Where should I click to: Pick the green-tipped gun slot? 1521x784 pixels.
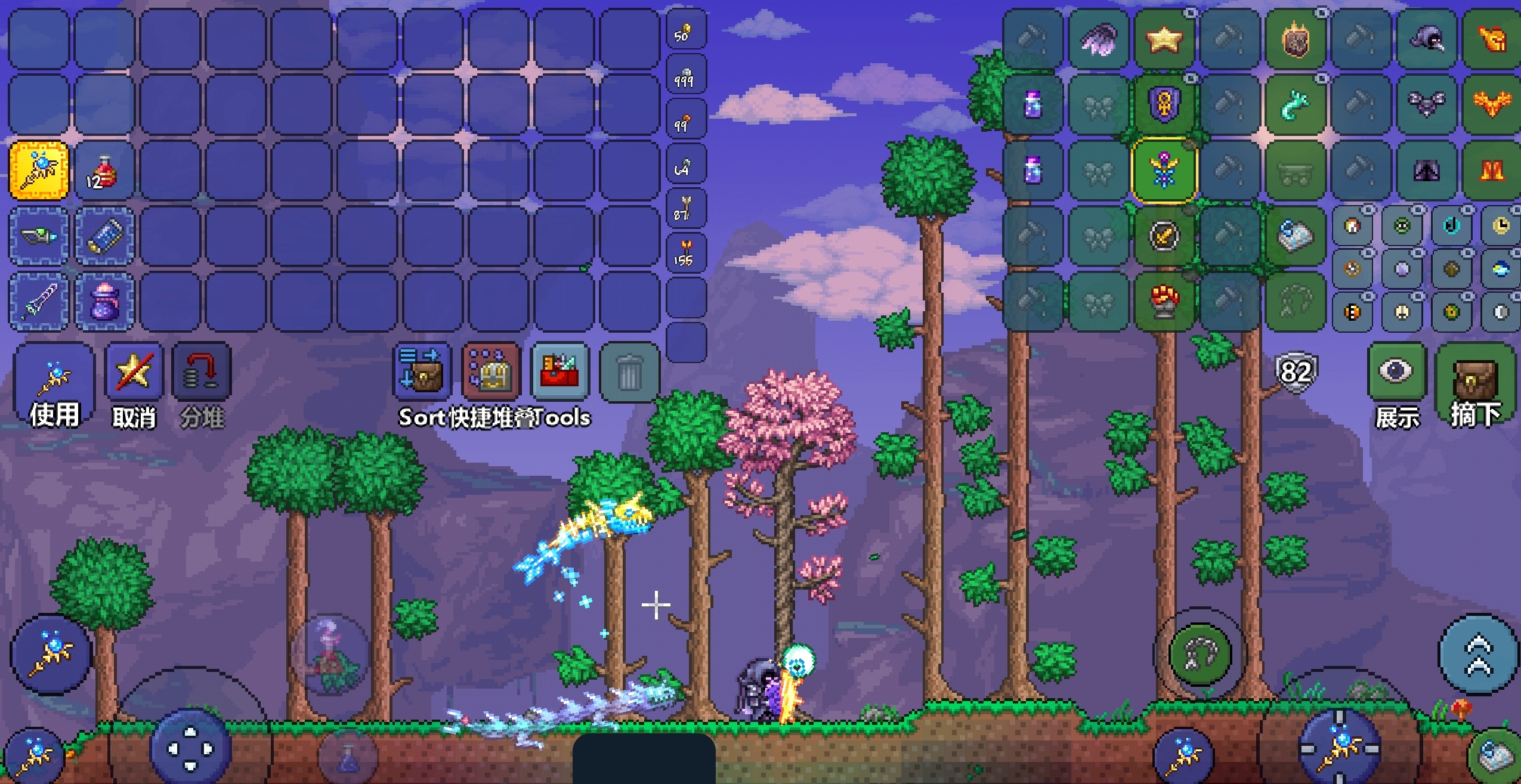pos(39,236)
